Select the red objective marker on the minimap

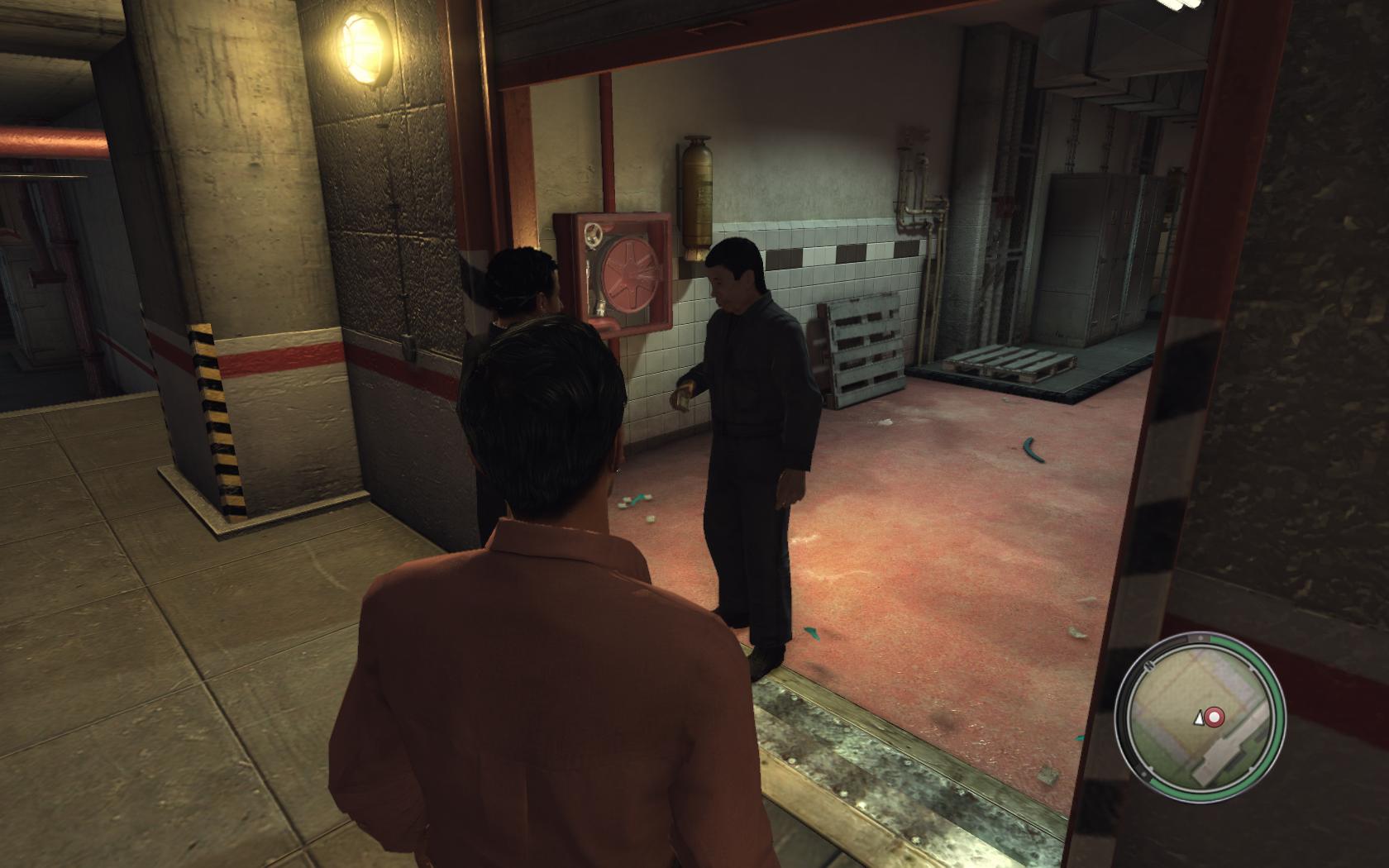pyautogui.click(x=1214, y=717)
